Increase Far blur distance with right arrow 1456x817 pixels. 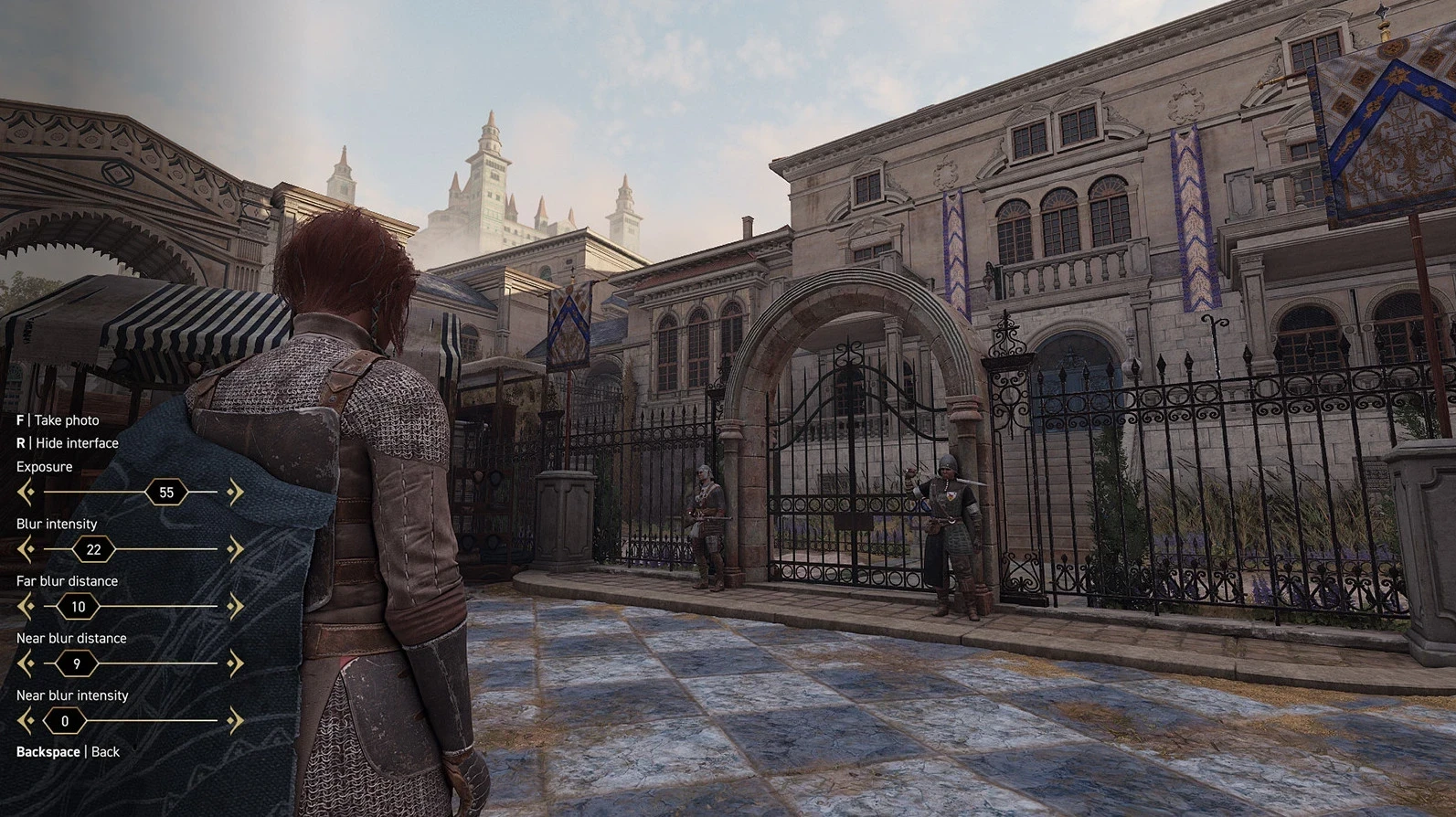pyautogui.click(x=235, y=607)
